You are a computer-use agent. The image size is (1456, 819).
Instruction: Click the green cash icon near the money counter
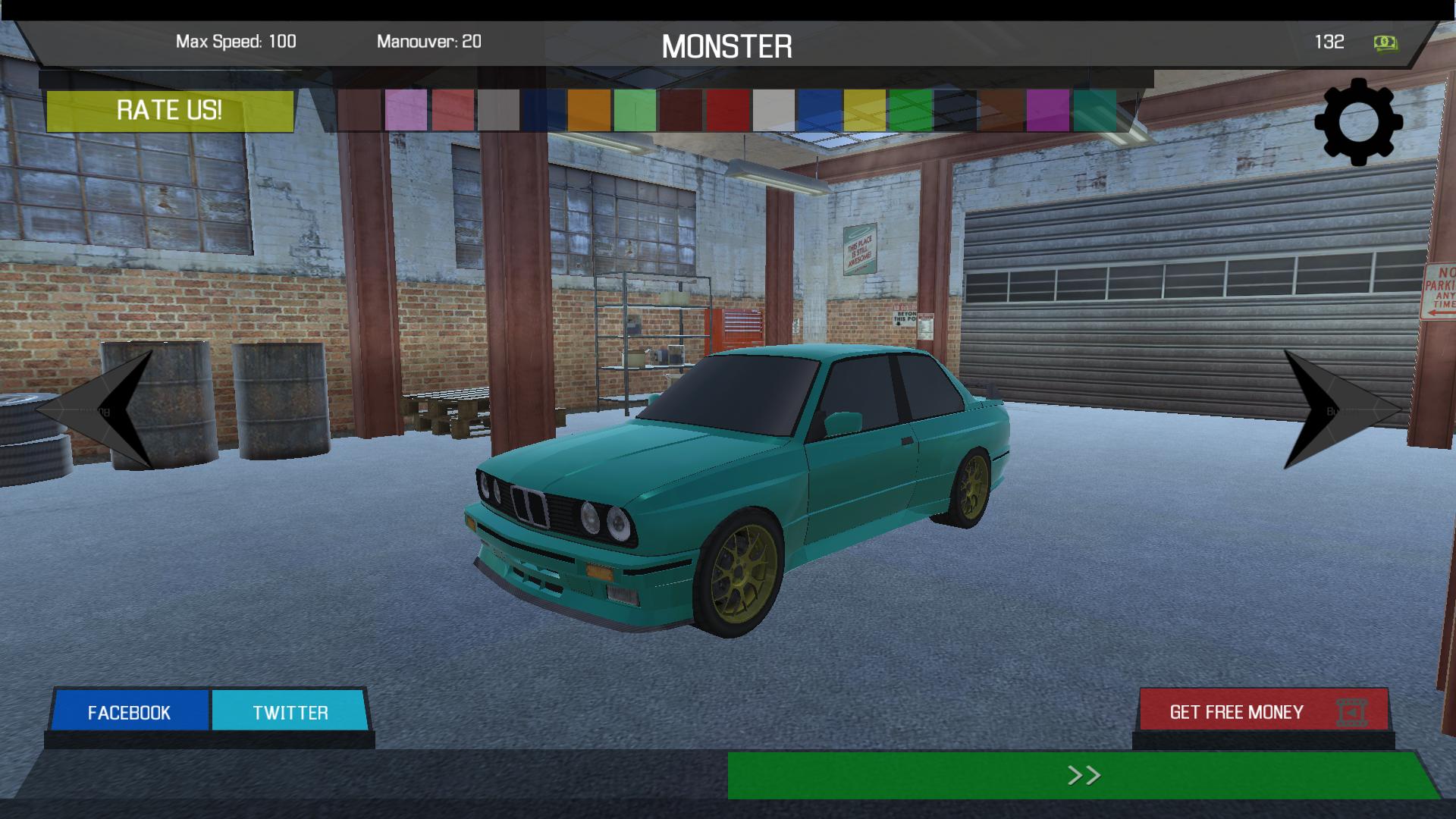[1385, 42]
